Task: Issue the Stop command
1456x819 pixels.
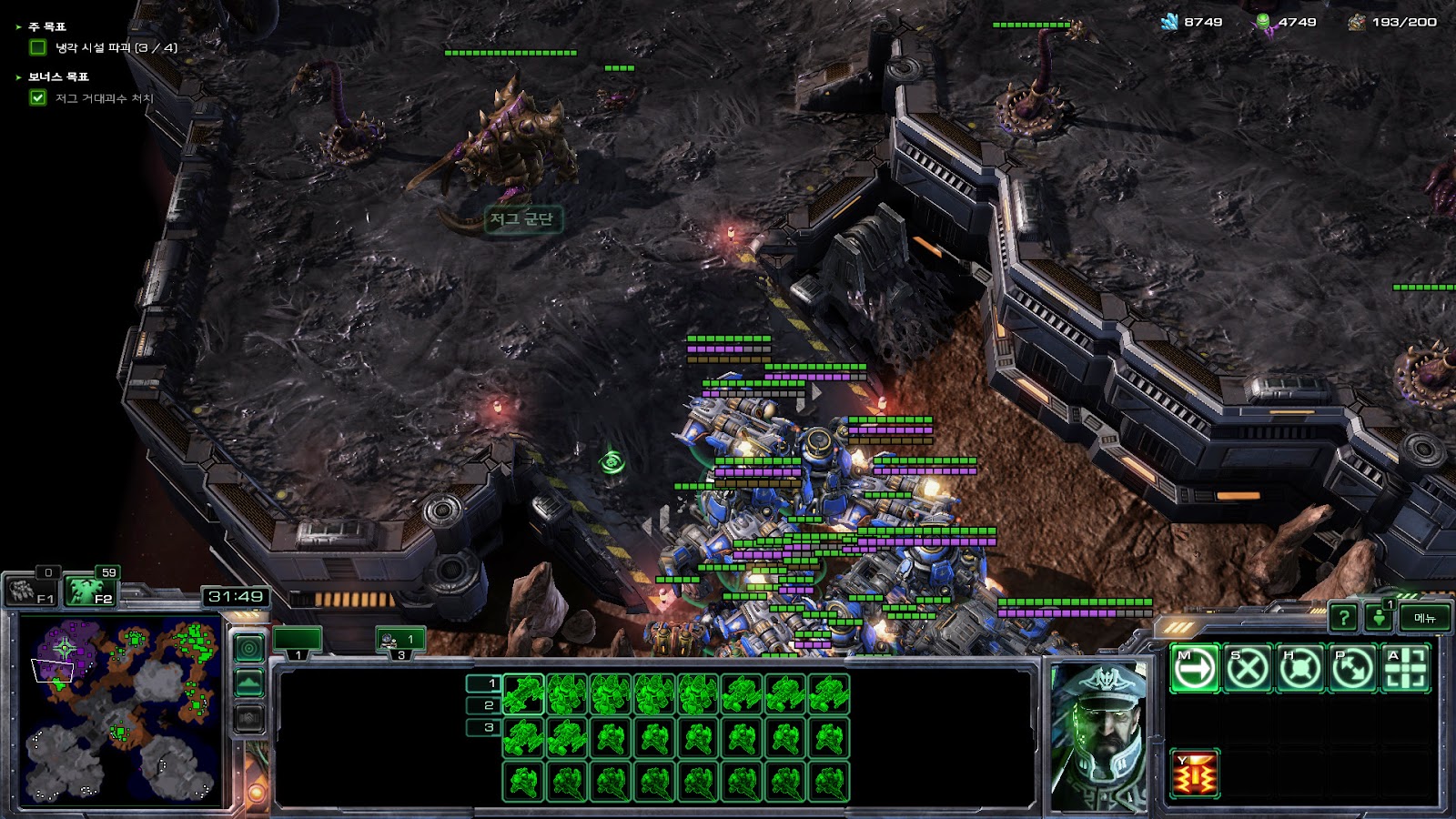Action: pos(1247,669)
